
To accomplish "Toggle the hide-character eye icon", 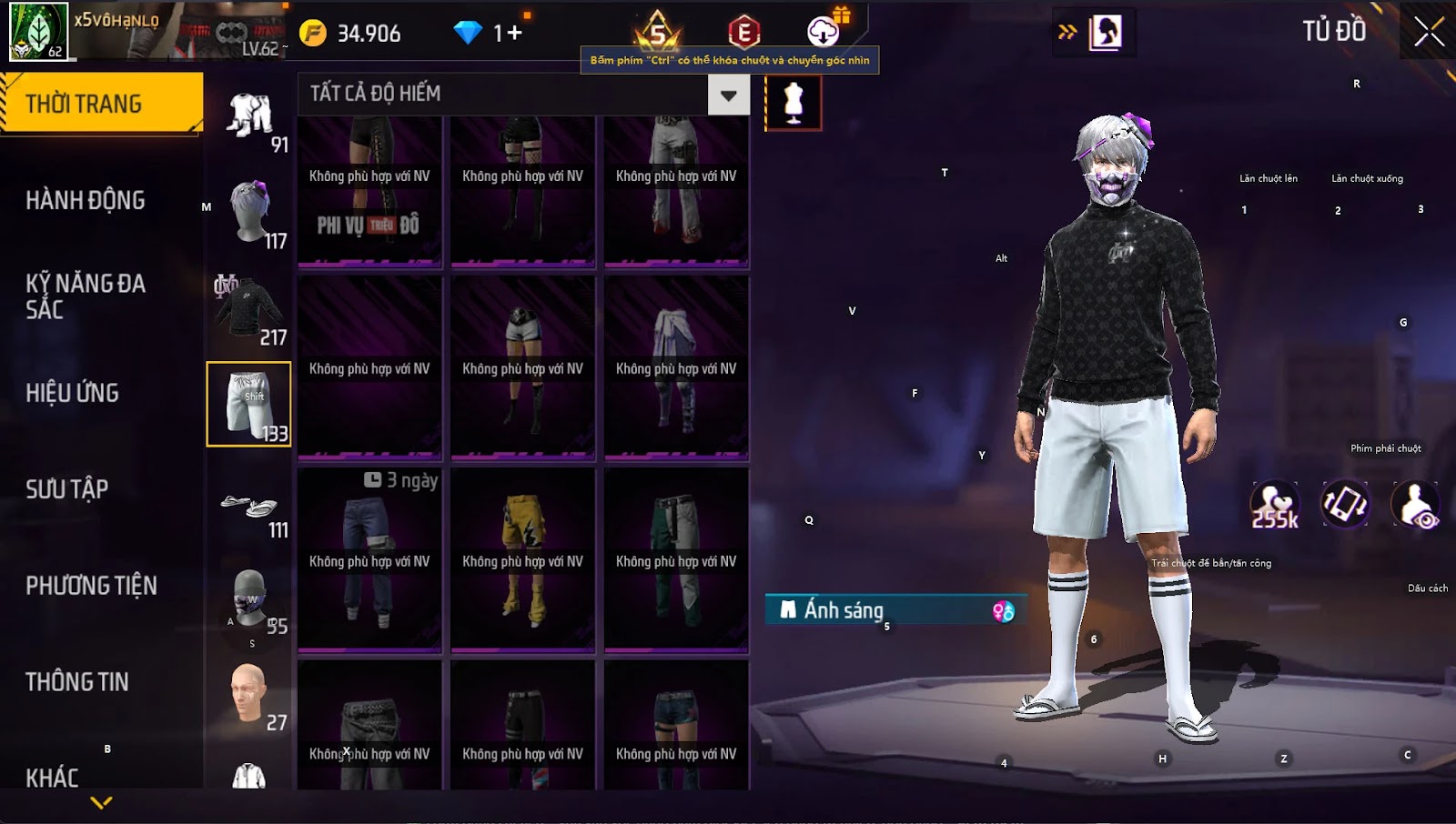I will 1416,506.
